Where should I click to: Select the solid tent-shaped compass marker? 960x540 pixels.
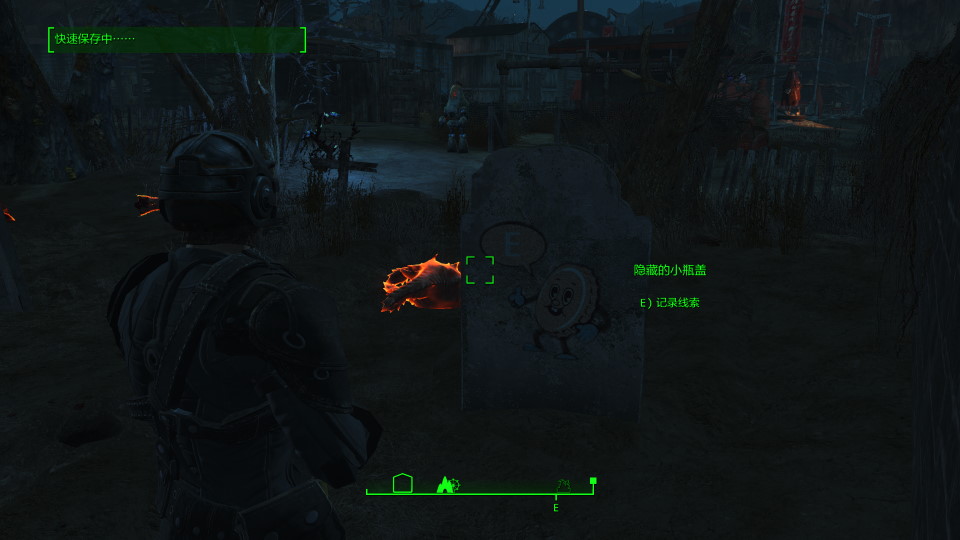[446, 484]
